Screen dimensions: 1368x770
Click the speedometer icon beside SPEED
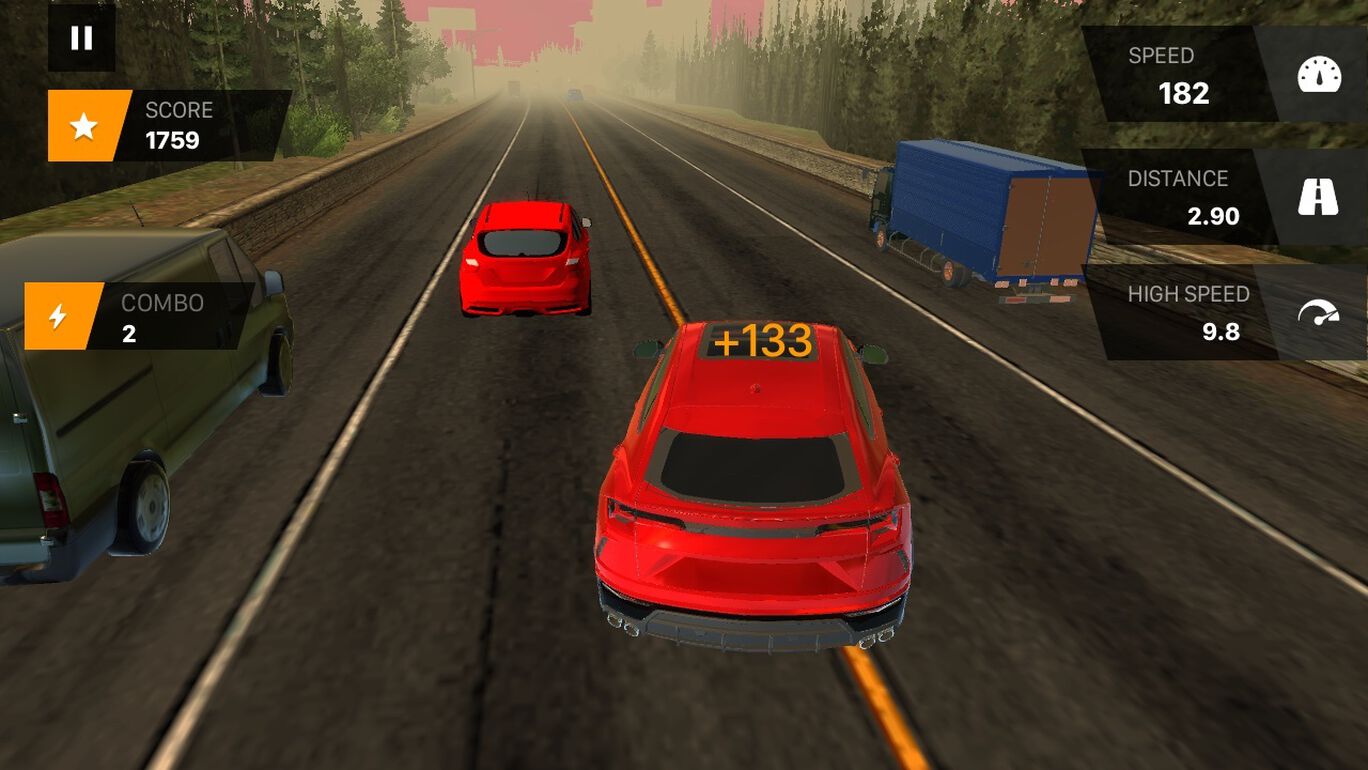(1322, 74)
